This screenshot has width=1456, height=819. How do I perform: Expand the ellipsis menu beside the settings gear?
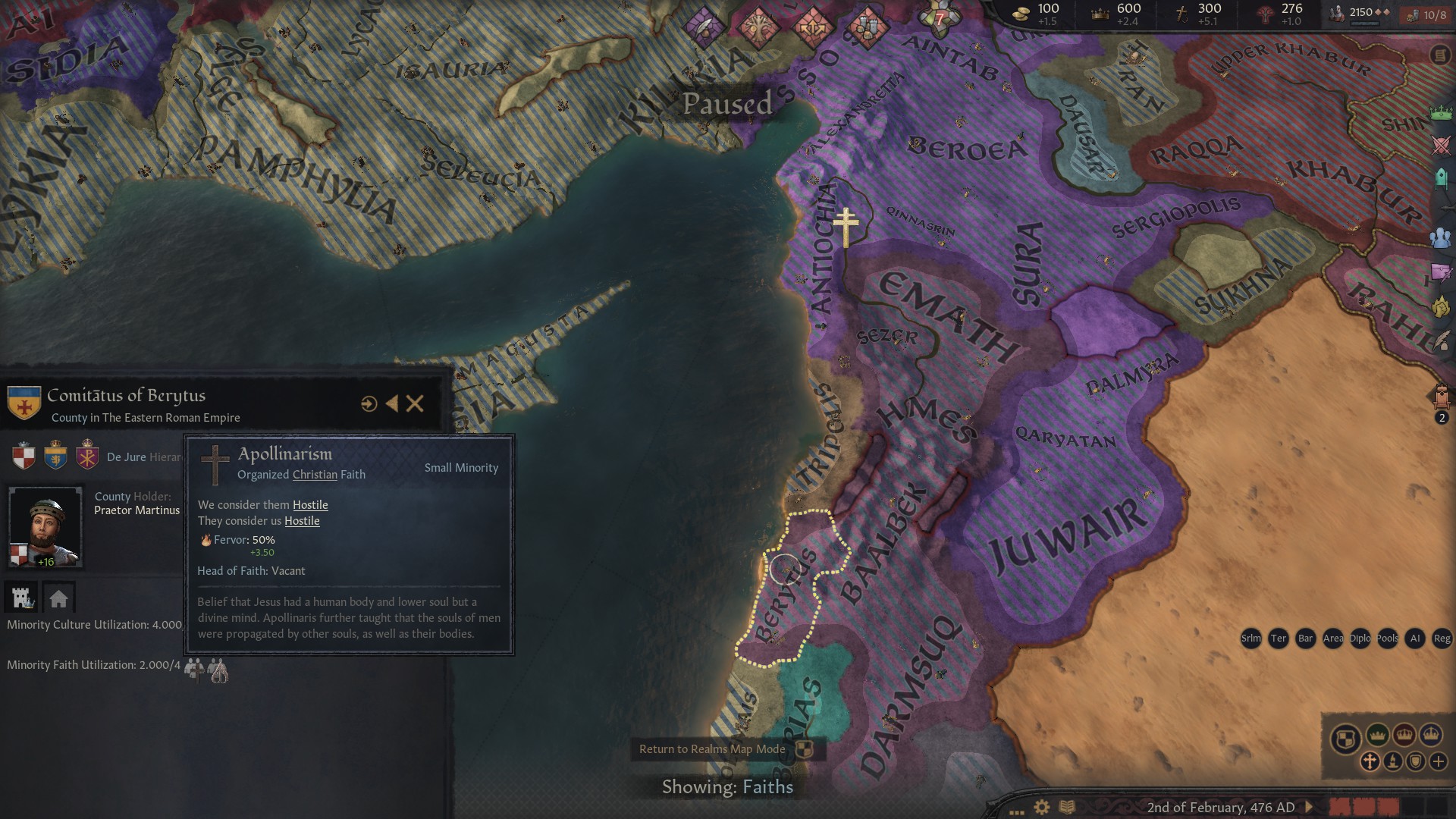click(1016, 811)
